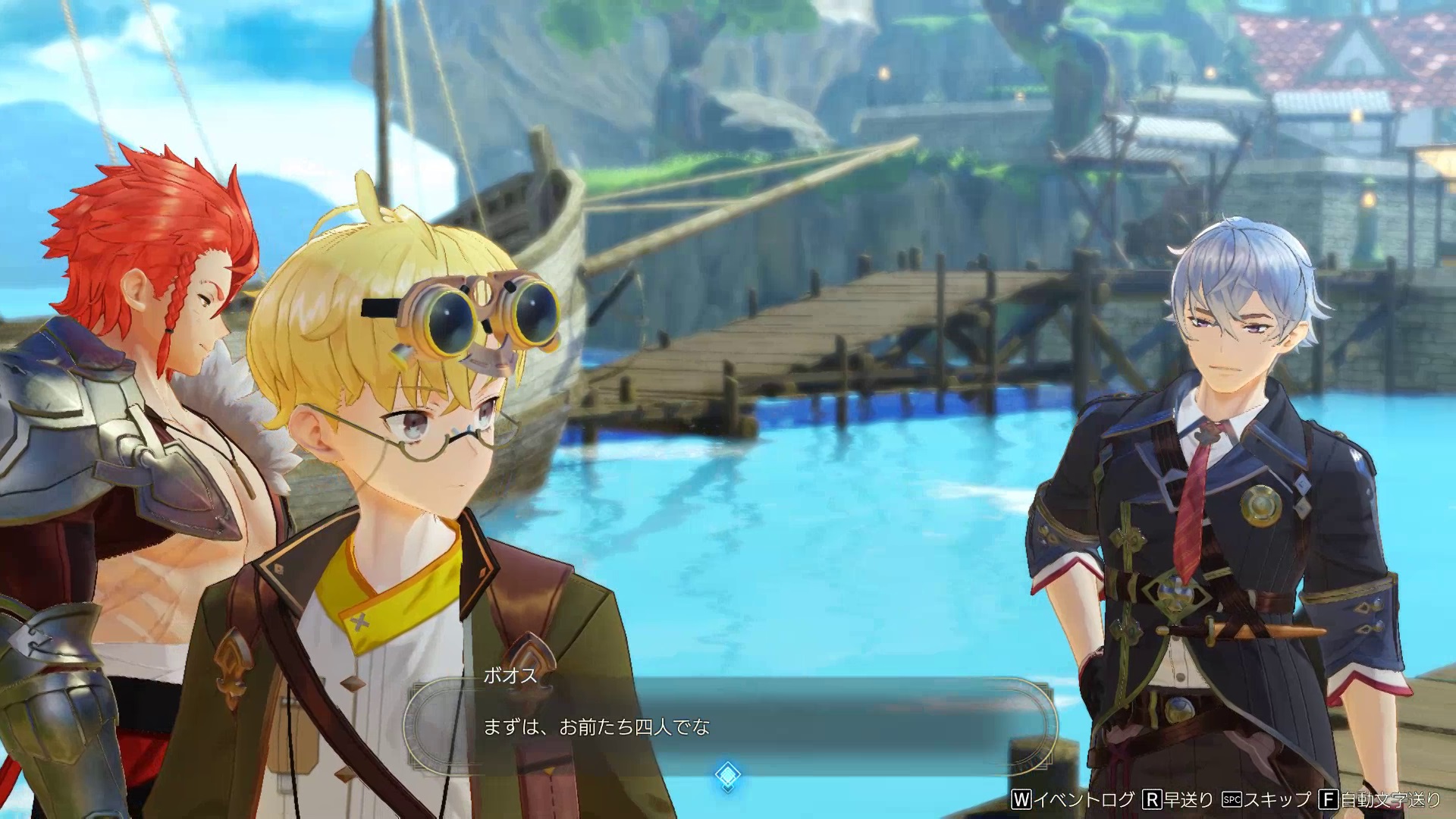Open the イベントログ event log
This screenshot has height=819, width=1456.
[x=1073, y=799]
